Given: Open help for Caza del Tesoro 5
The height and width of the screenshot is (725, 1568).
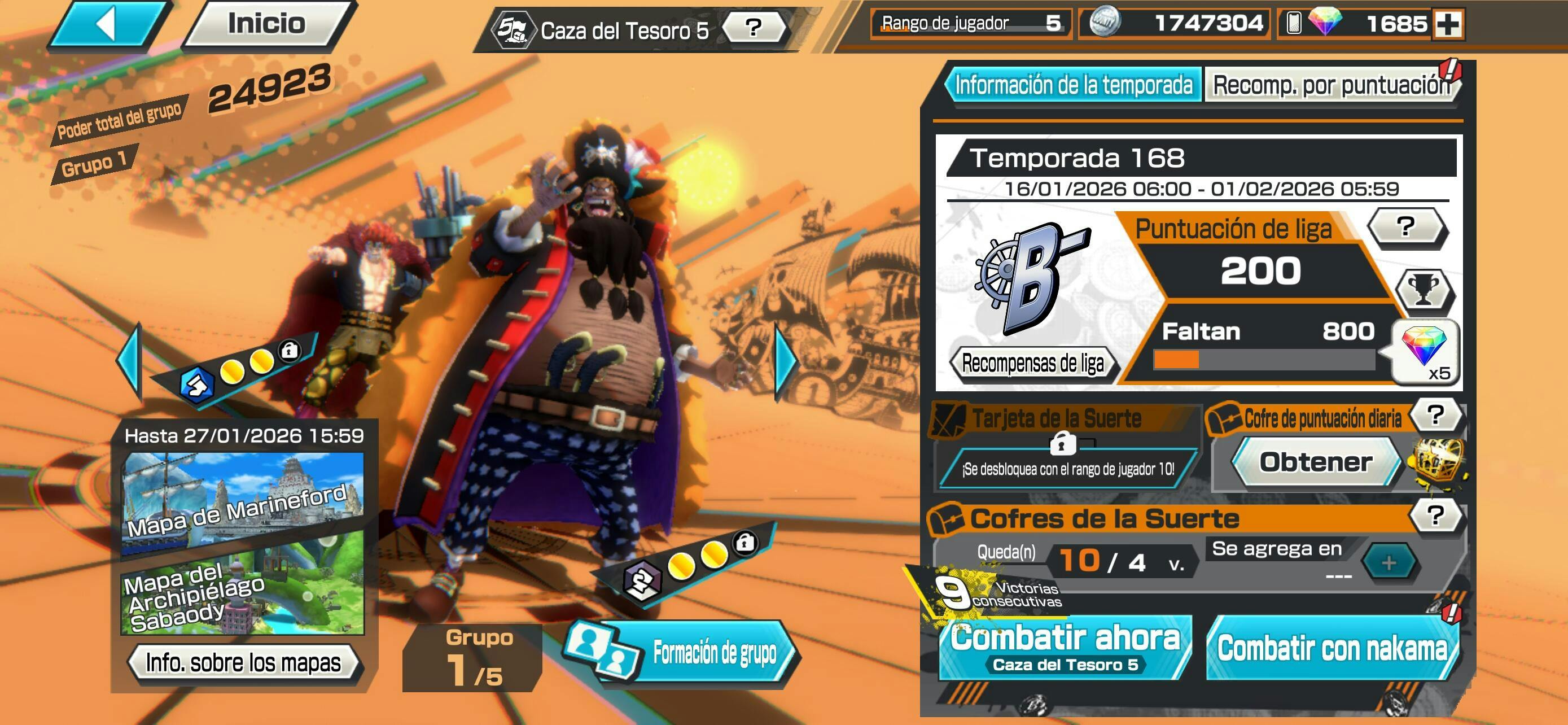Looking at the screenshot, I should point(754,28).
